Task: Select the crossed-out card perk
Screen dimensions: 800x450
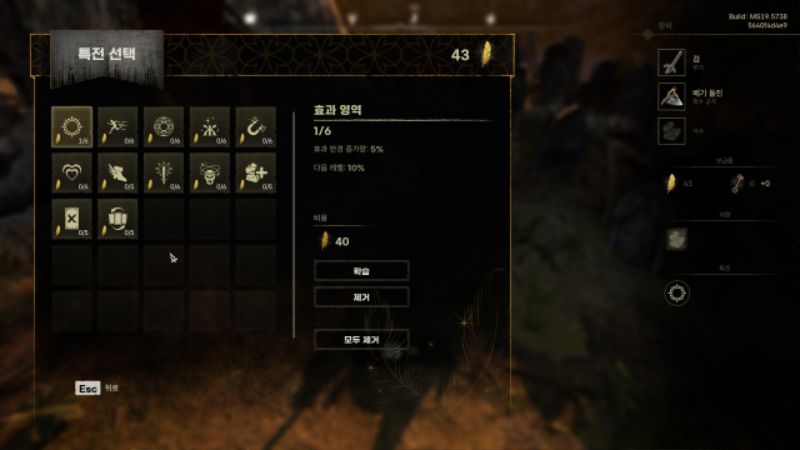Action: 72,219
